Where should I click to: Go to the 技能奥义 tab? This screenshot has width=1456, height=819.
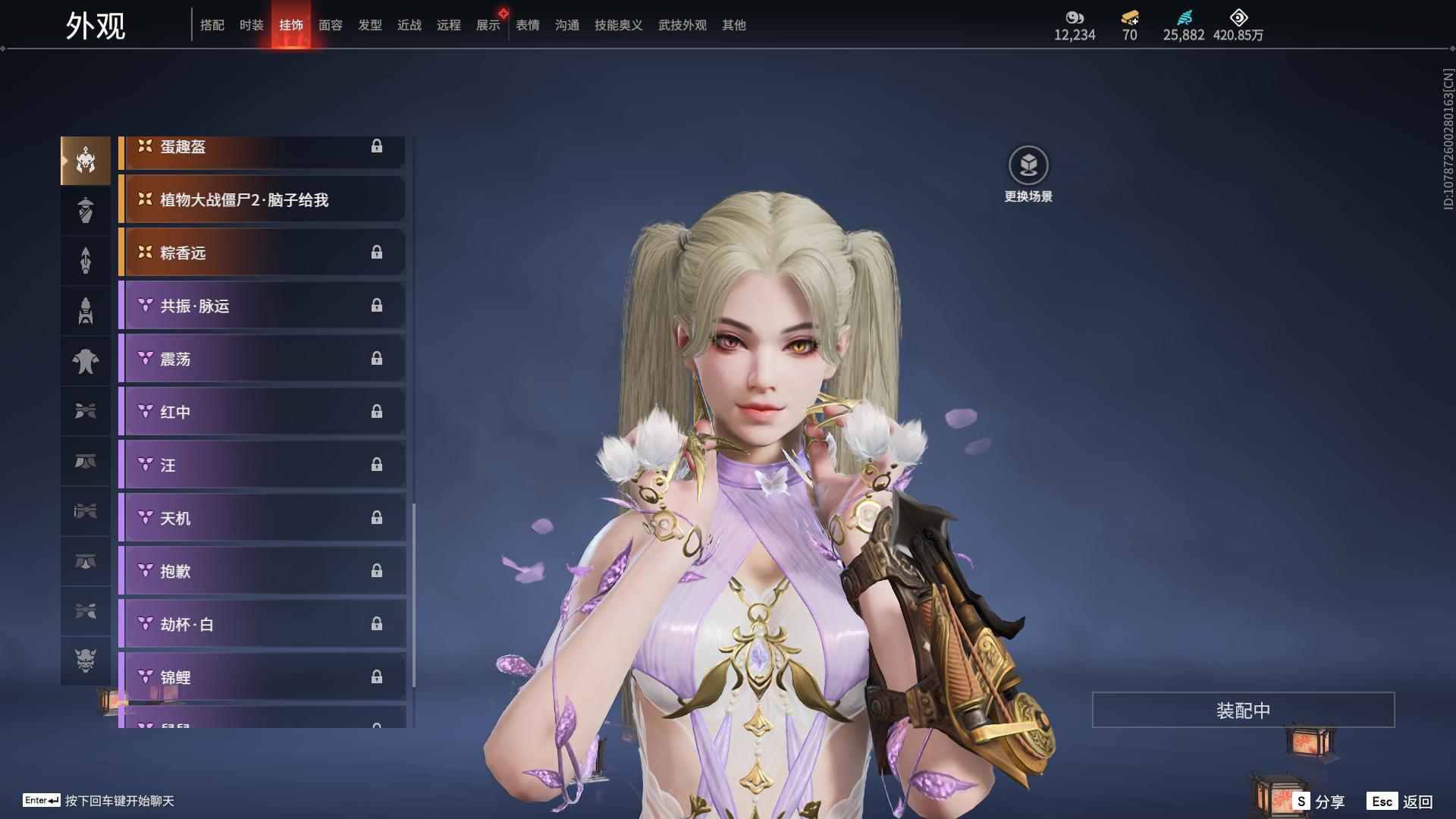(618, 25)
